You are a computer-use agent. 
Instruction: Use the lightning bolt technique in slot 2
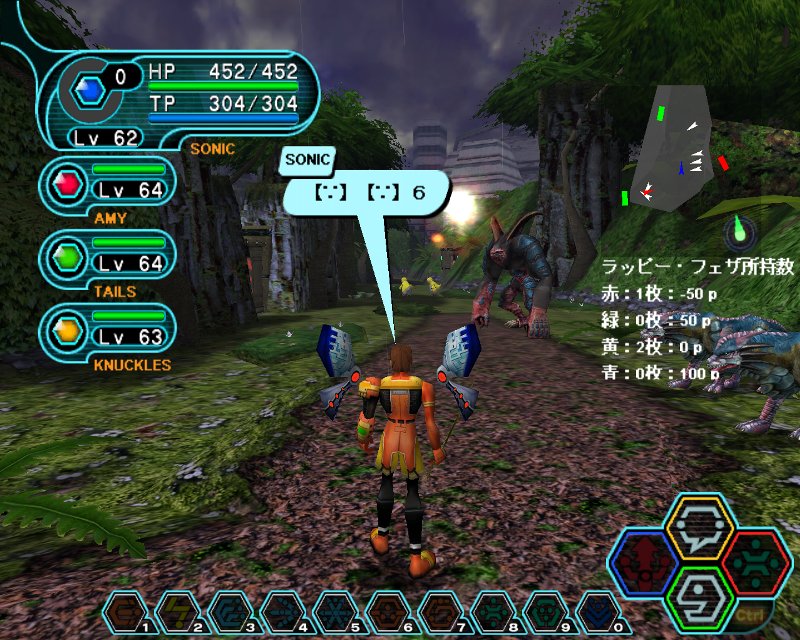179,612
